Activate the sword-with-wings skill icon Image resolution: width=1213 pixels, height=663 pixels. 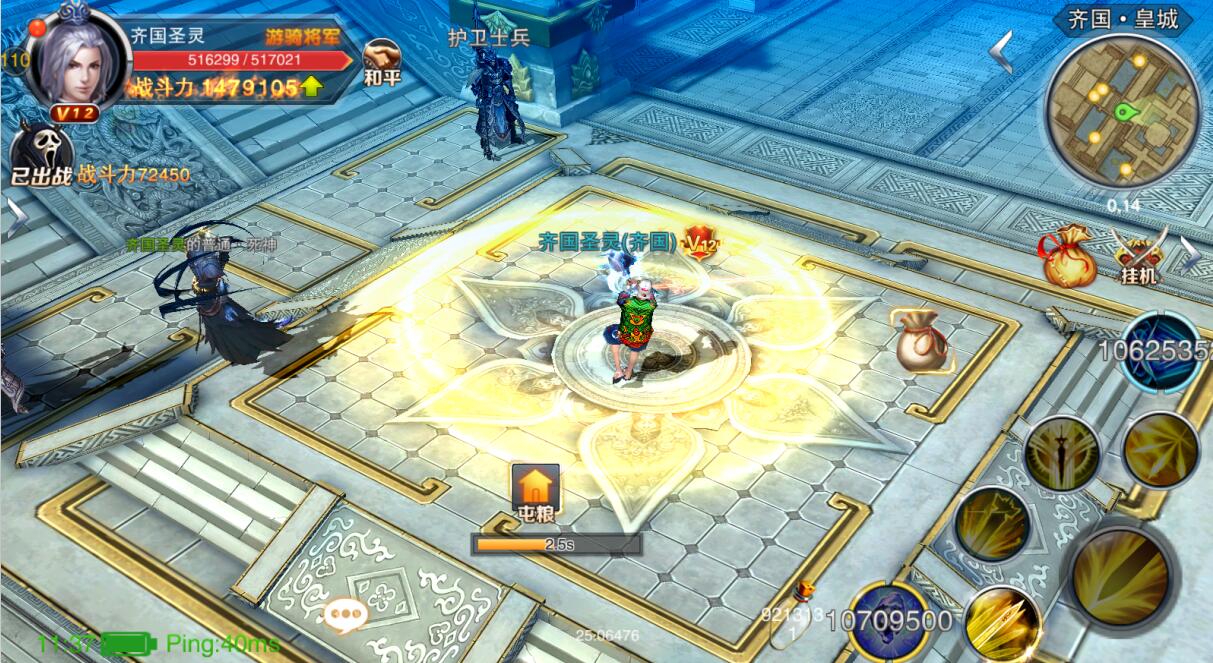coord(1061,454)
